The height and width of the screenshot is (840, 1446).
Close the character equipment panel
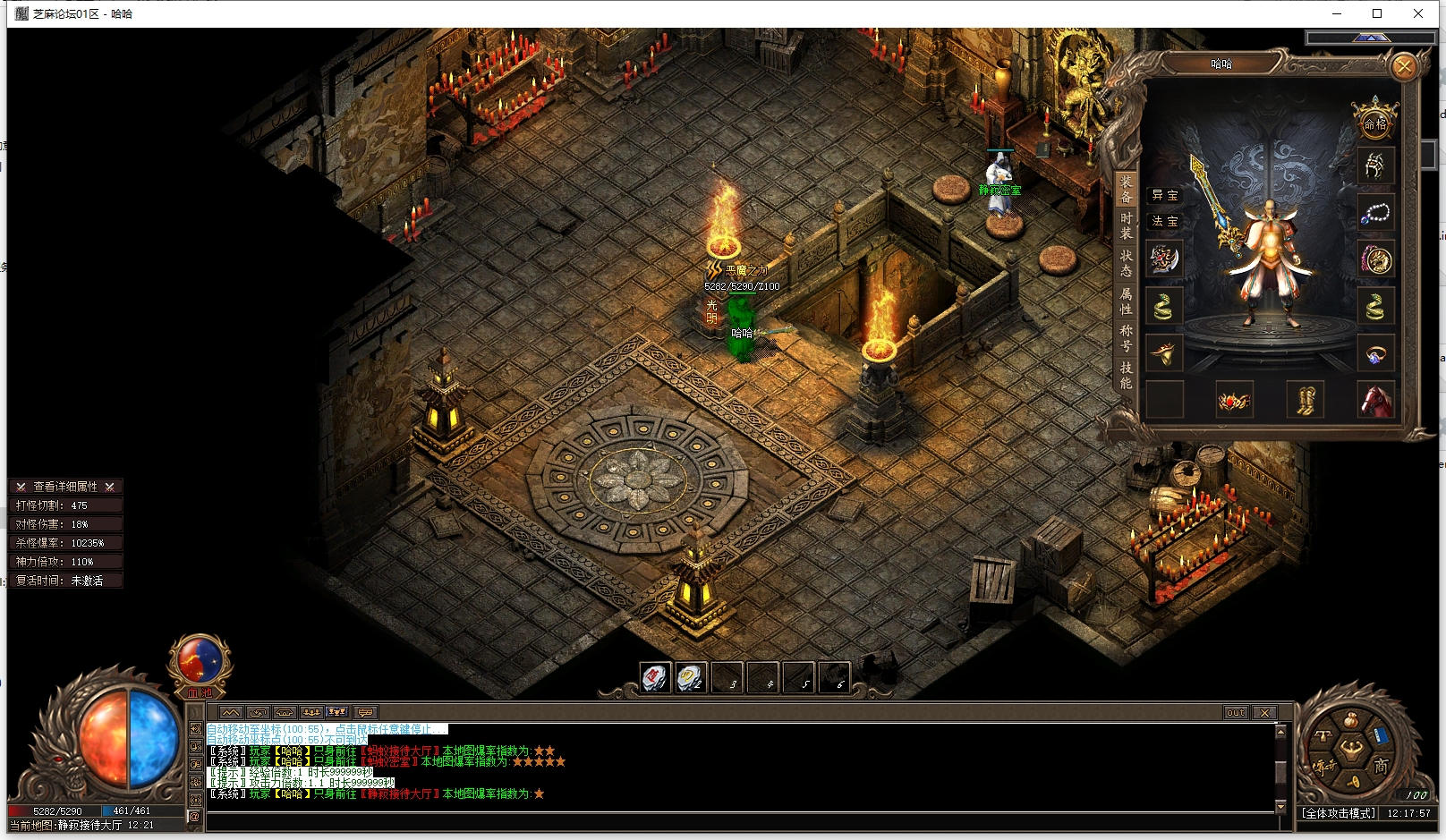pos(1404,66)
